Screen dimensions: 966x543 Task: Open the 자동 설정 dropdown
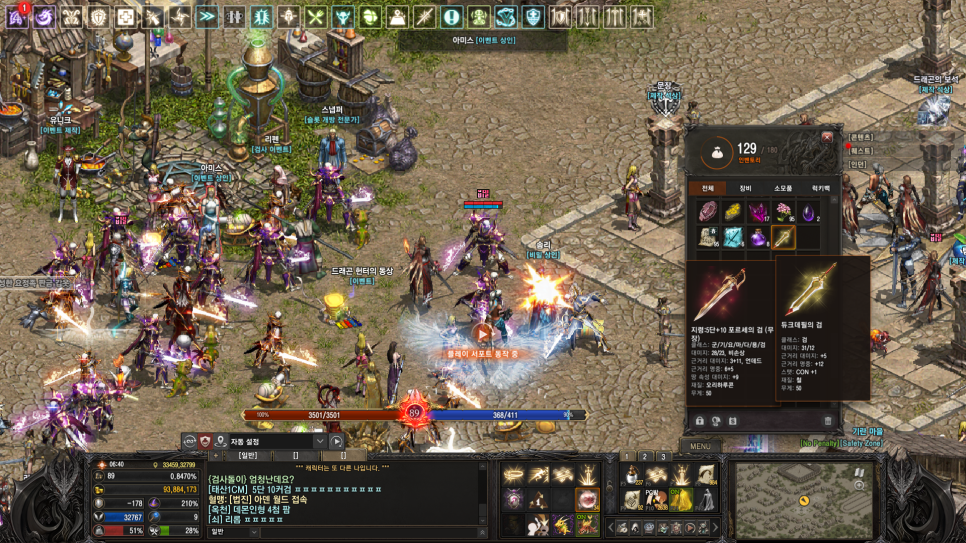pos(319,441)
